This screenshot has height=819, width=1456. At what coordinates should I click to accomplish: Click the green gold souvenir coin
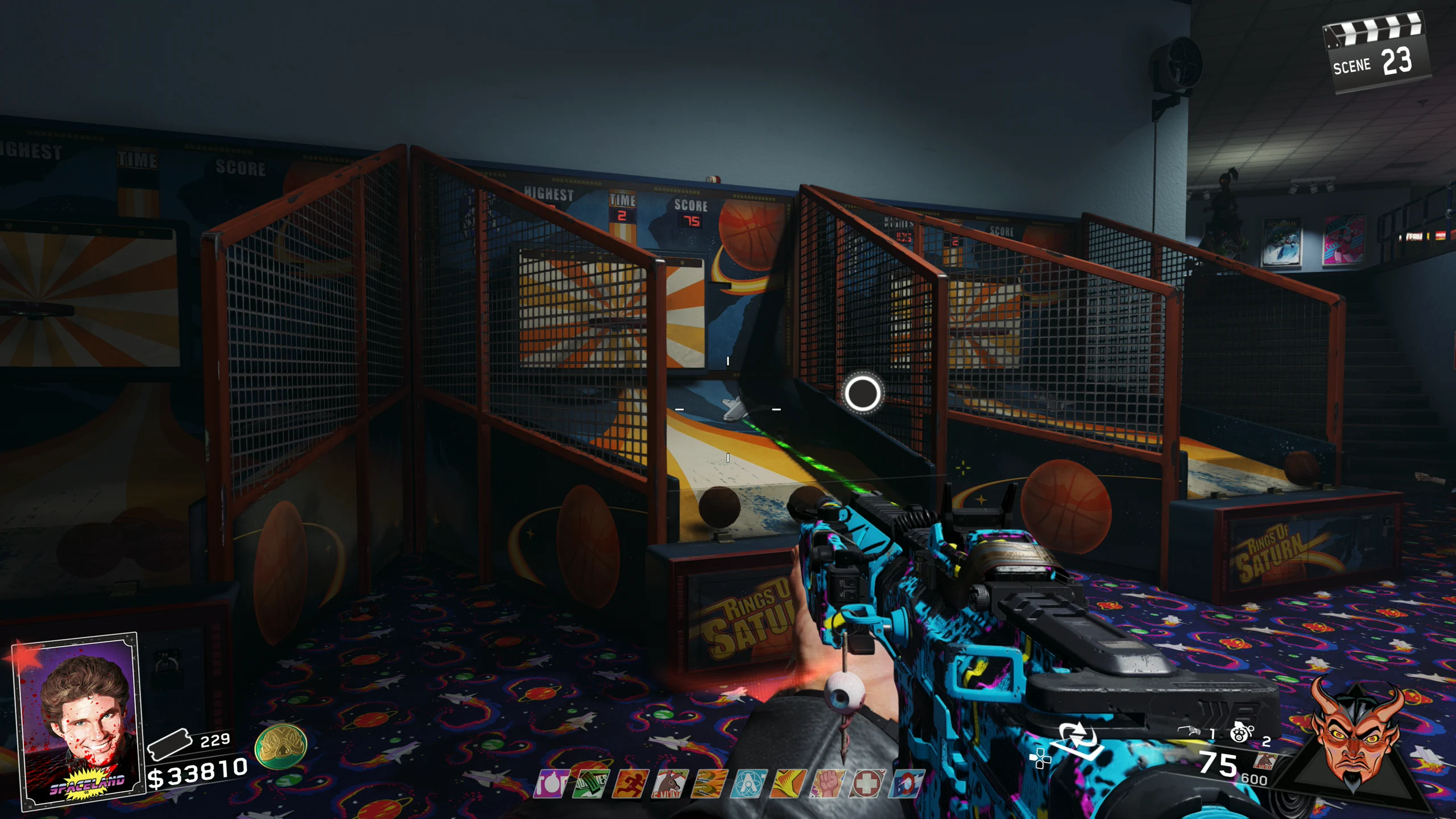281,746
